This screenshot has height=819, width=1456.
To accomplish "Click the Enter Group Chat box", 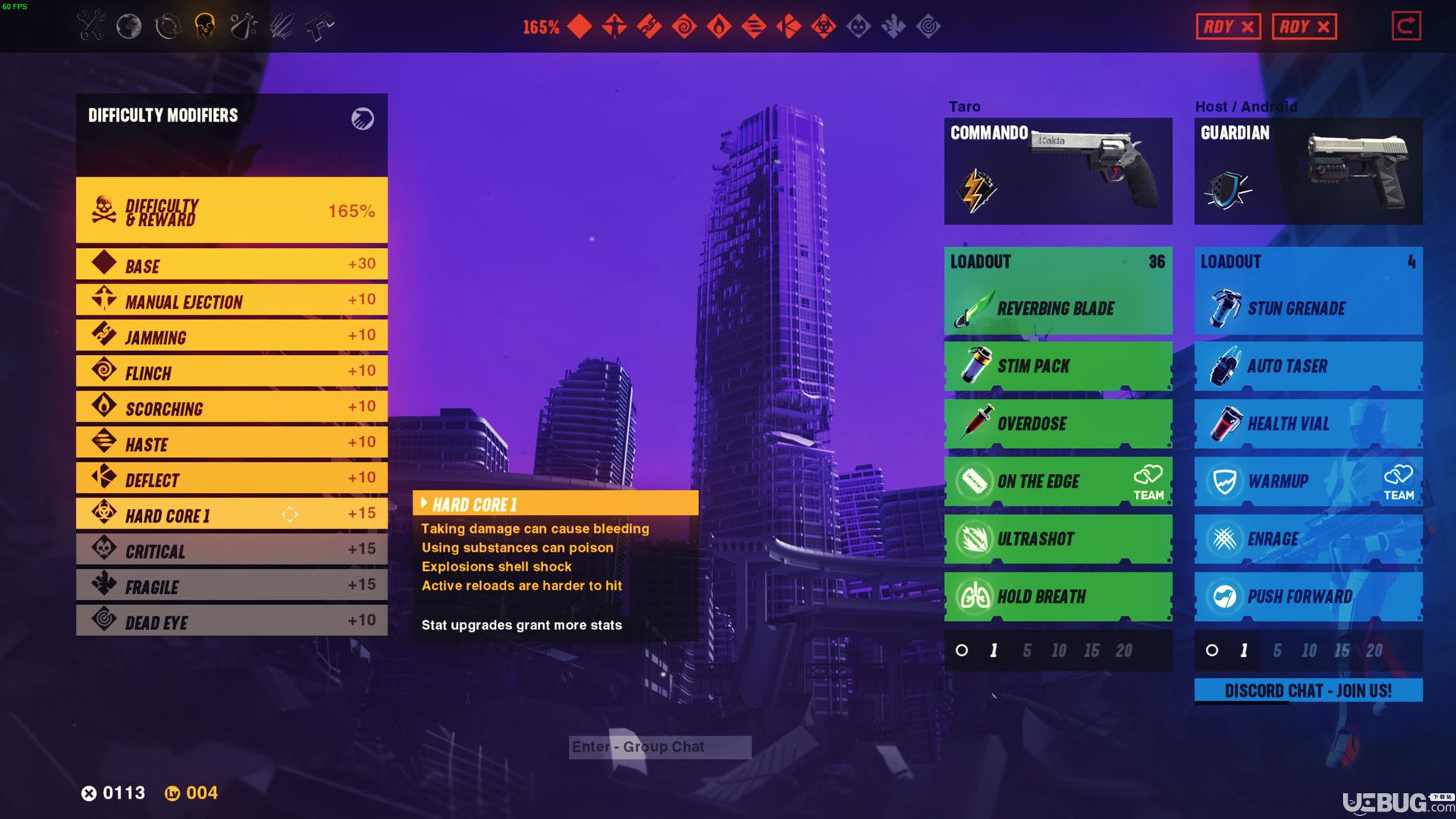I will [660, 747].
